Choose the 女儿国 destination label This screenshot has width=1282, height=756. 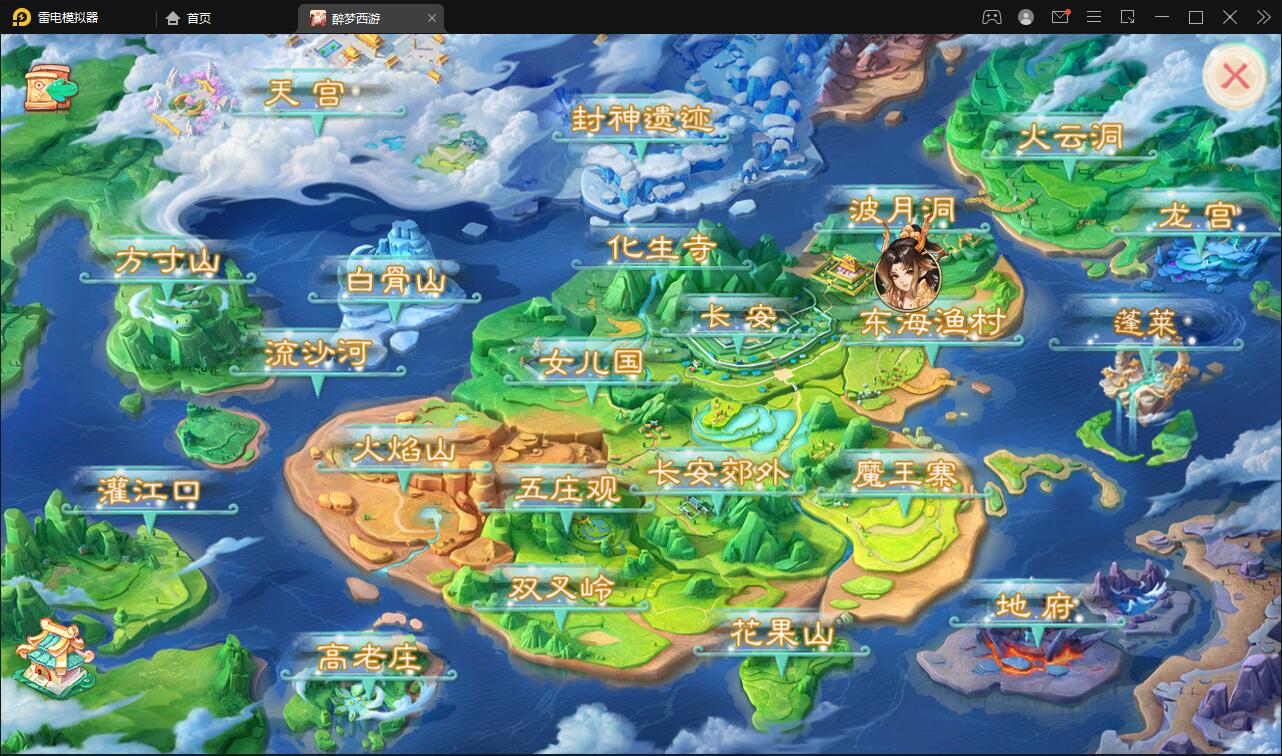click(590, 362)
